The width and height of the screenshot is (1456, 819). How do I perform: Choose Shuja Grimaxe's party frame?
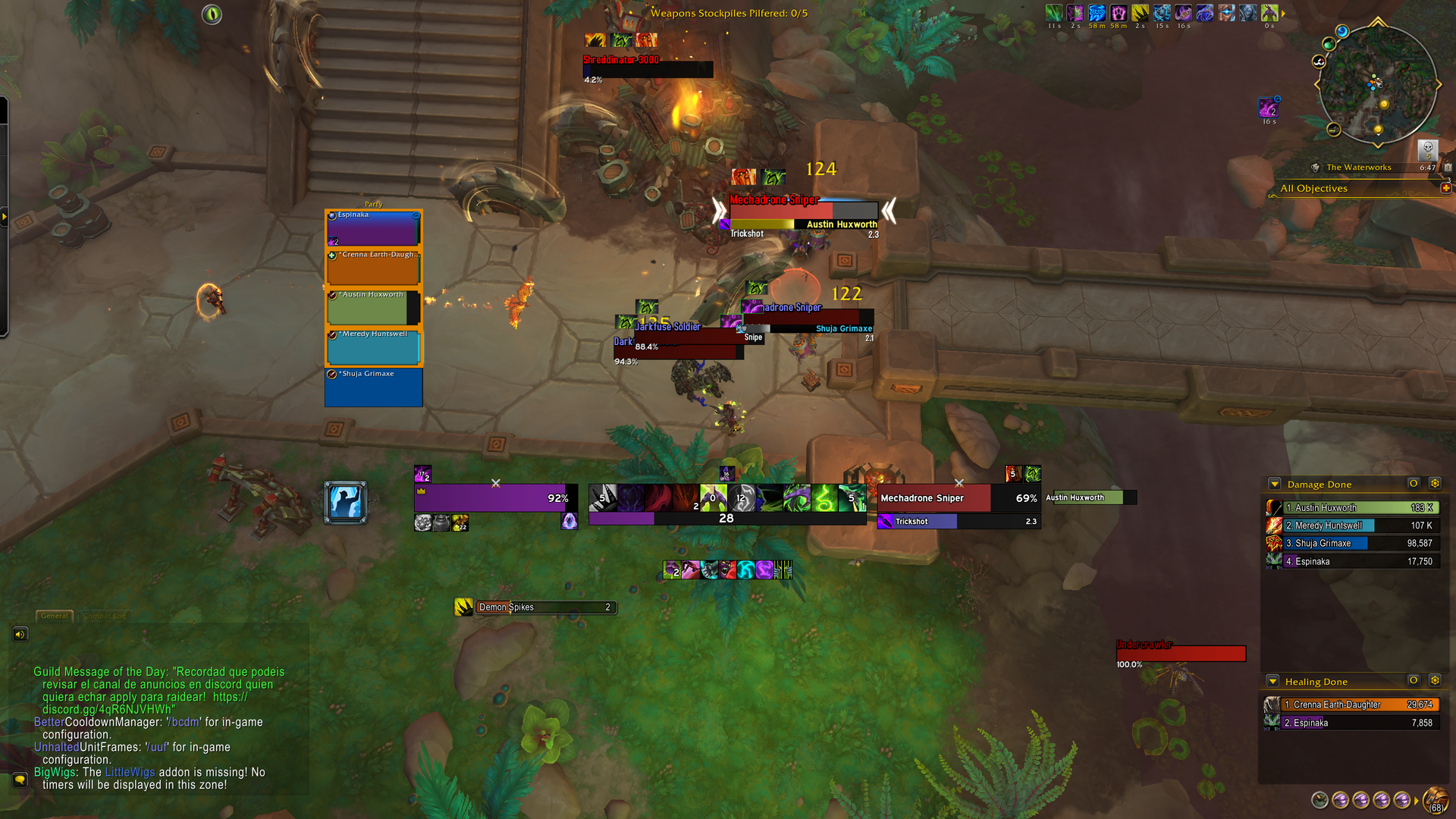tap(373, 388)
